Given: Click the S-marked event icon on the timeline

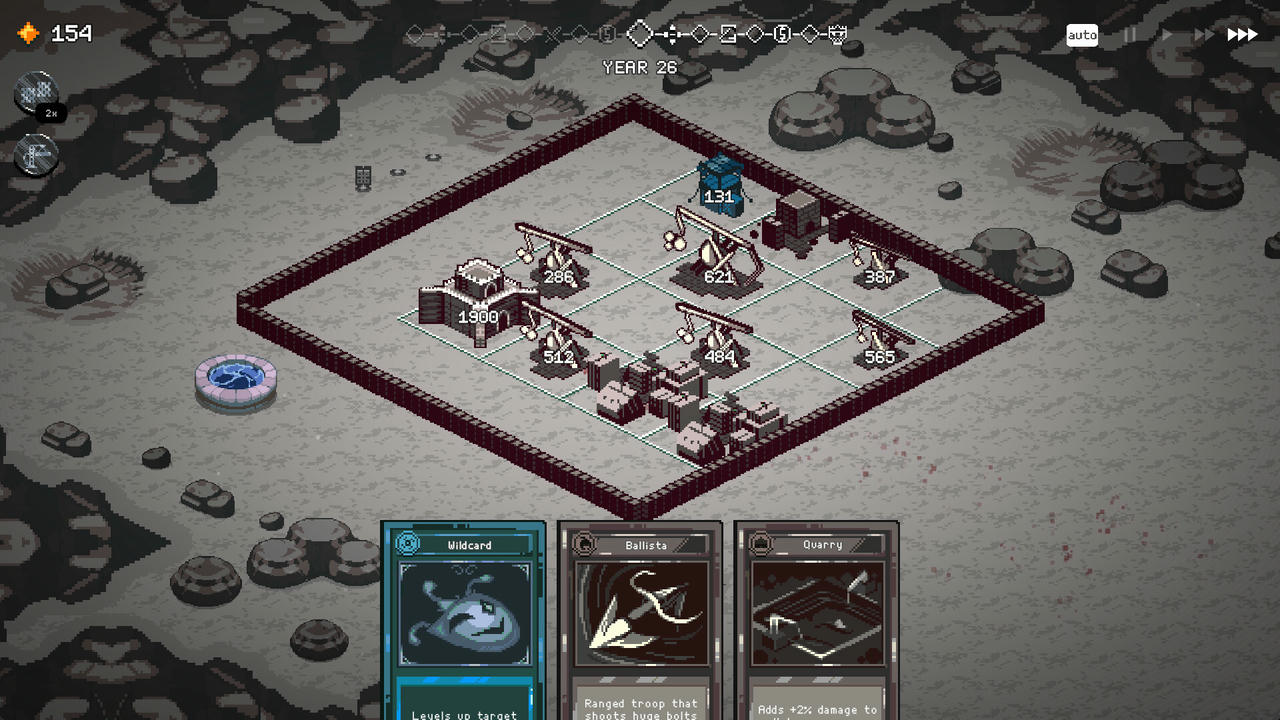Looking at the screenshot, I should (x=783, y=33).
